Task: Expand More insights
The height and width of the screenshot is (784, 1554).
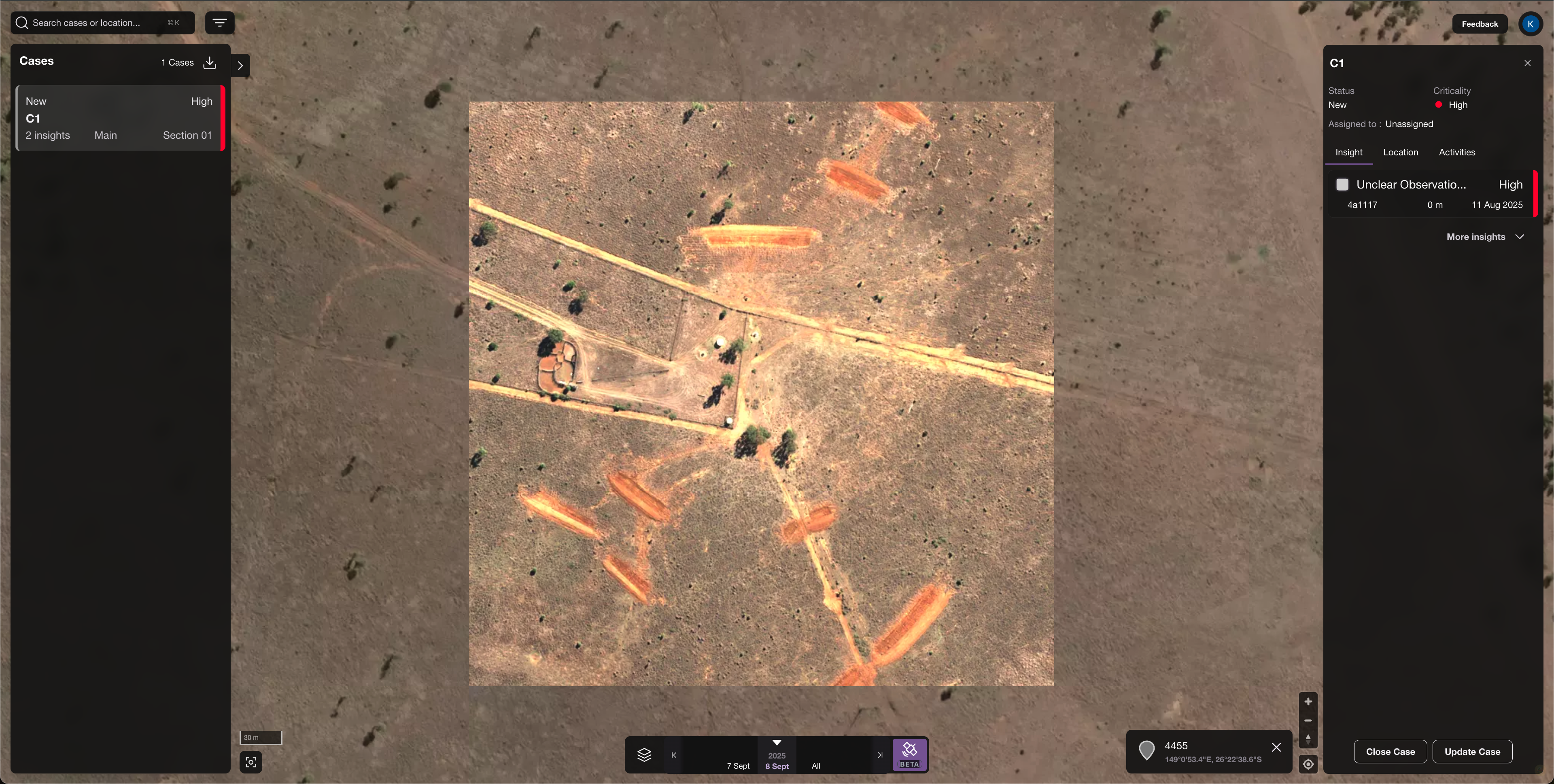Action: pyautogui.click(x=1485, y=237)
